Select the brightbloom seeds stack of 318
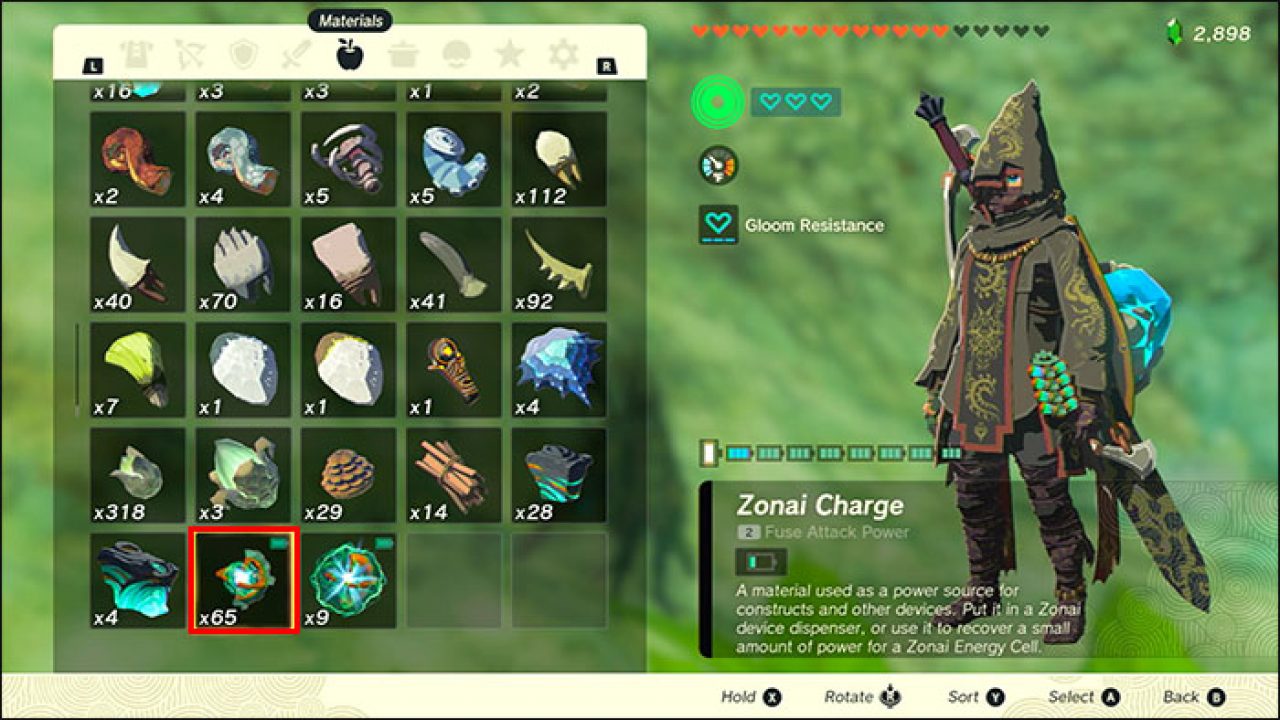The image size is (1280, 720). pos(137,475)
